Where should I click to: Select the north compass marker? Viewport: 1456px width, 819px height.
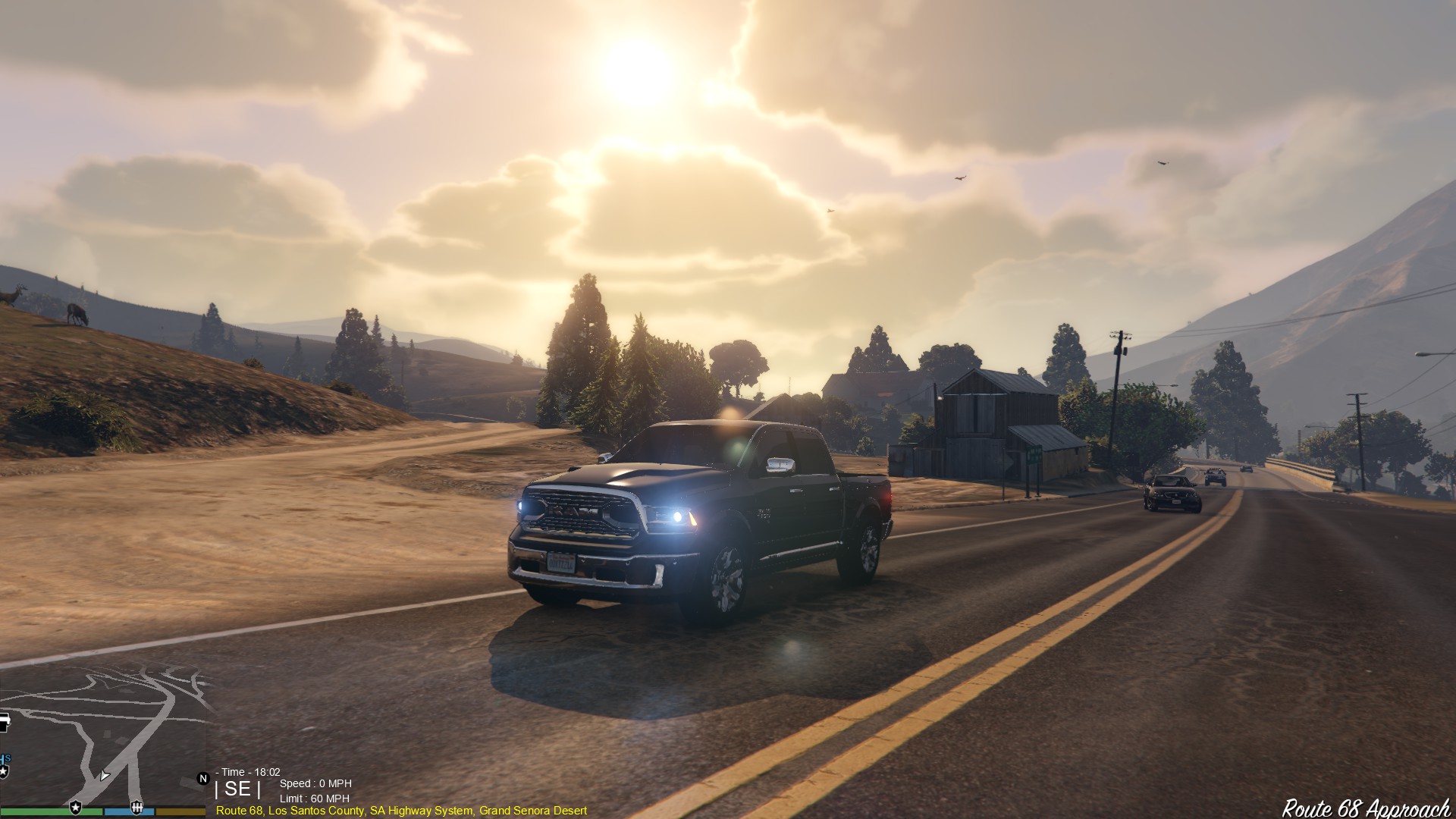click(202, 778)
